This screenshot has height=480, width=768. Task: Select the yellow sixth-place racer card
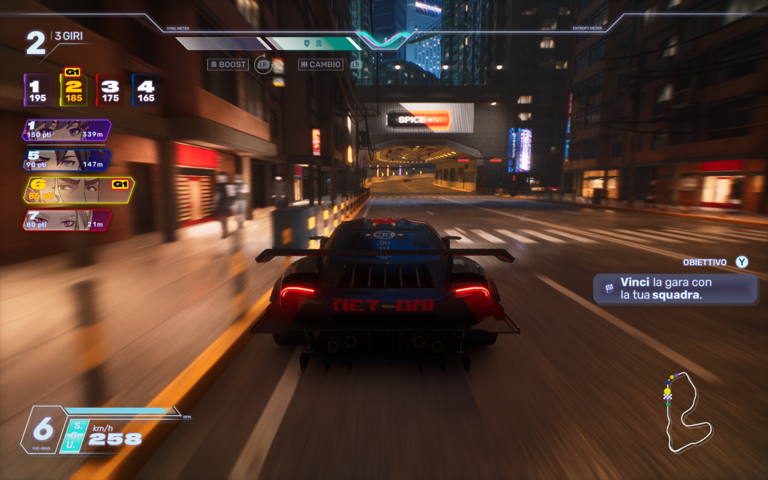pos(76,190)
